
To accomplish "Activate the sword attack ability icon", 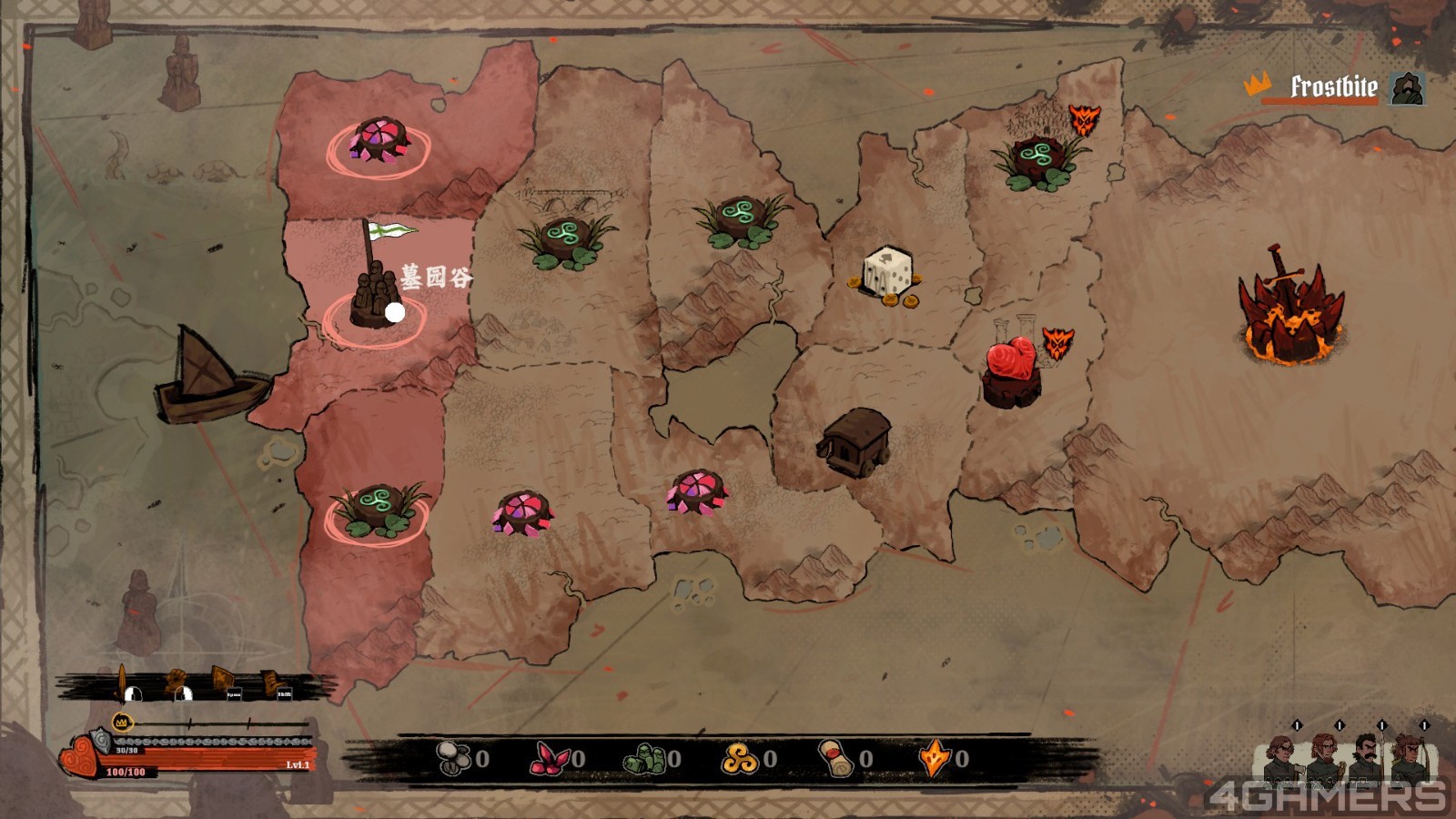I will tap(124, 682).
